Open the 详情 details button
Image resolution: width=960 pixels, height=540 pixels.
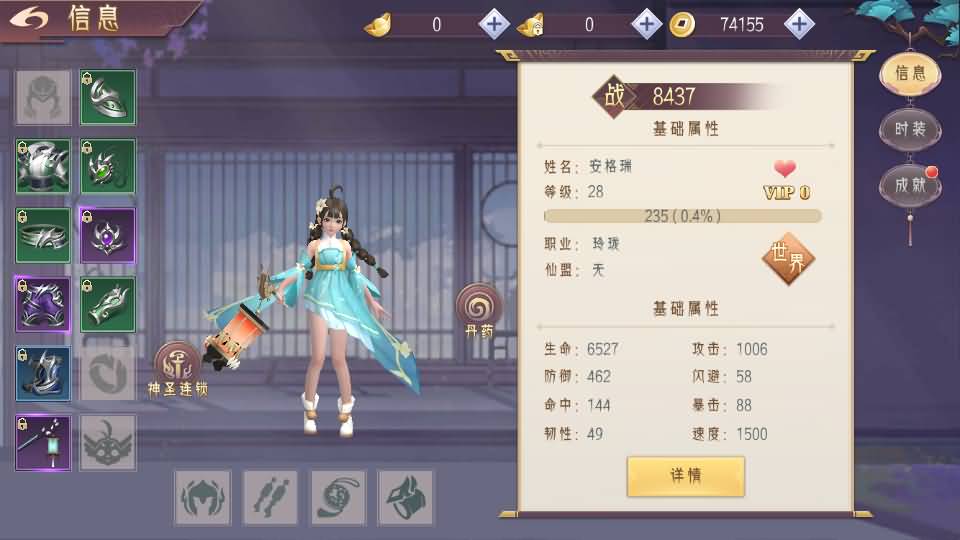(x=686, y=476)
